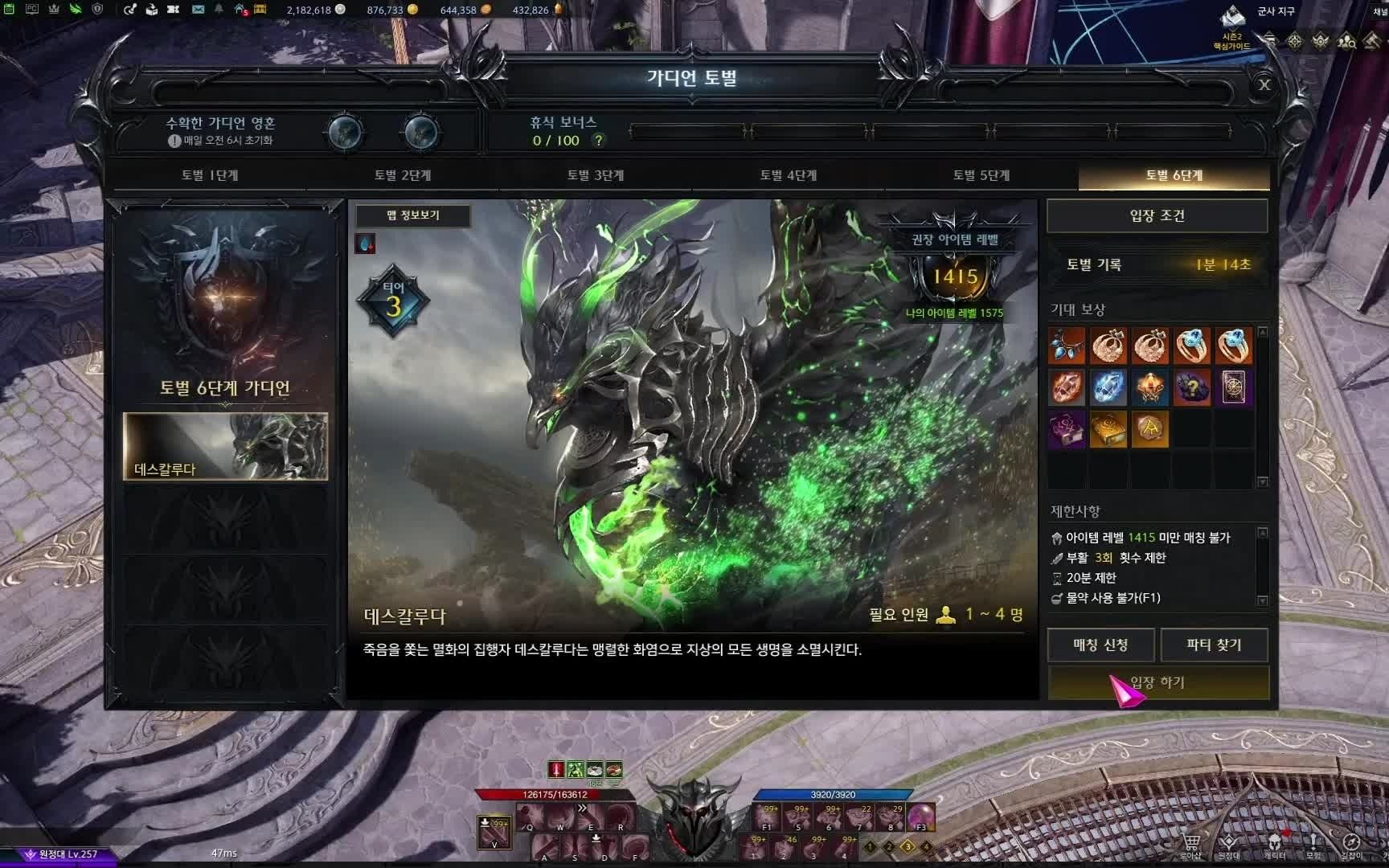This screenshot has width=1389, height=868.
Task: Select the 토벌 4단계 tab
Action: [x=789, y=175]
